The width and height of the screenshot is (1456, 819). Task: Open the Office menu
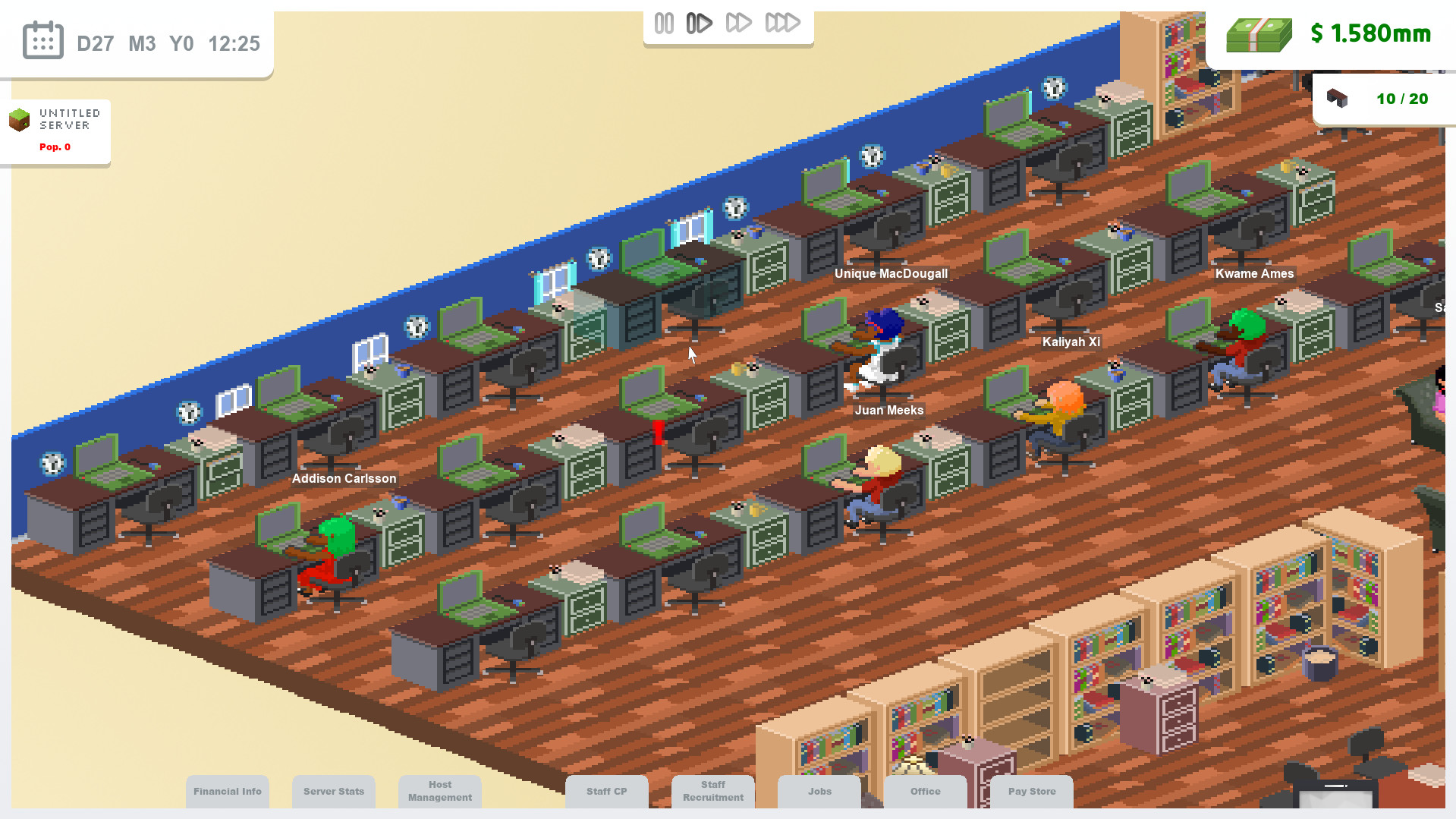[925, 791]
